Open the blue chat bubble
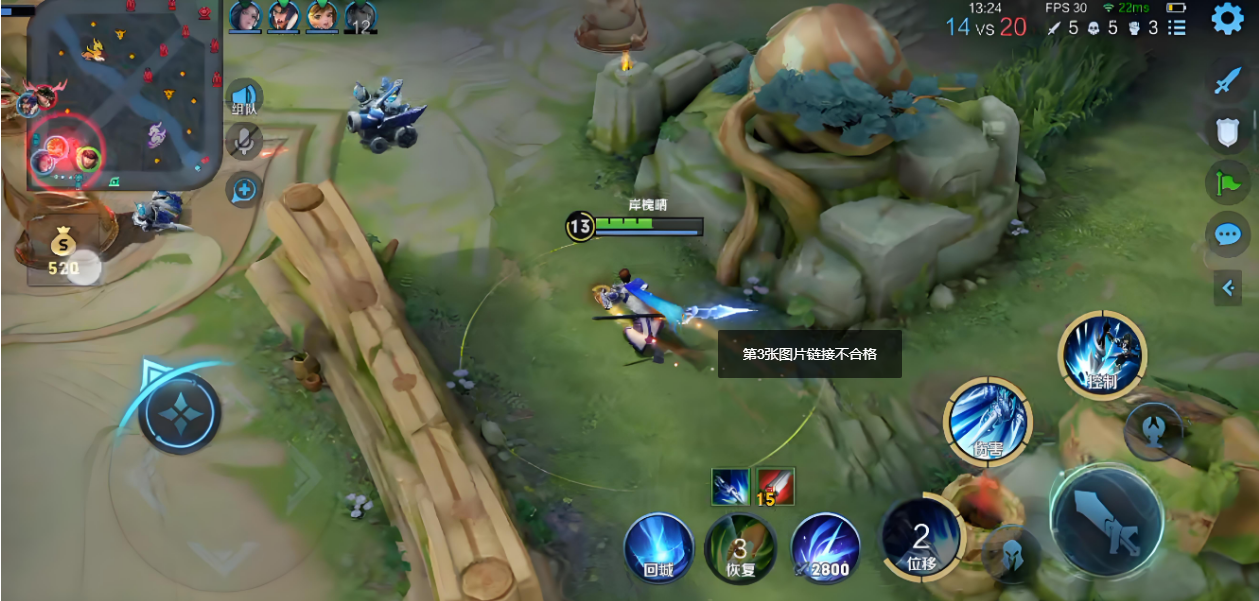 [1228, 235]
